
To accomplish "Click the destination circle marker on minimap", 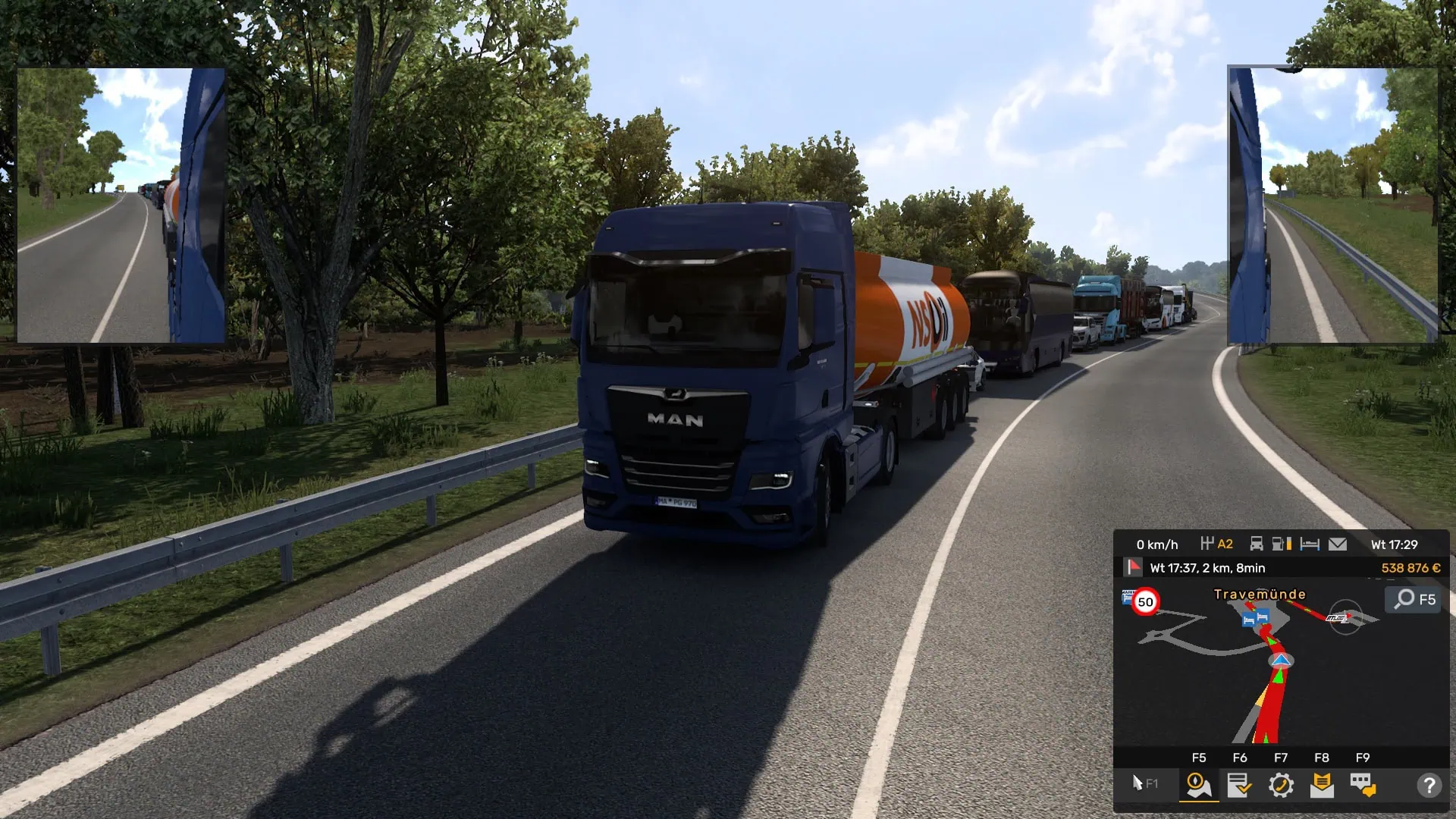I will coord(1345,617).
